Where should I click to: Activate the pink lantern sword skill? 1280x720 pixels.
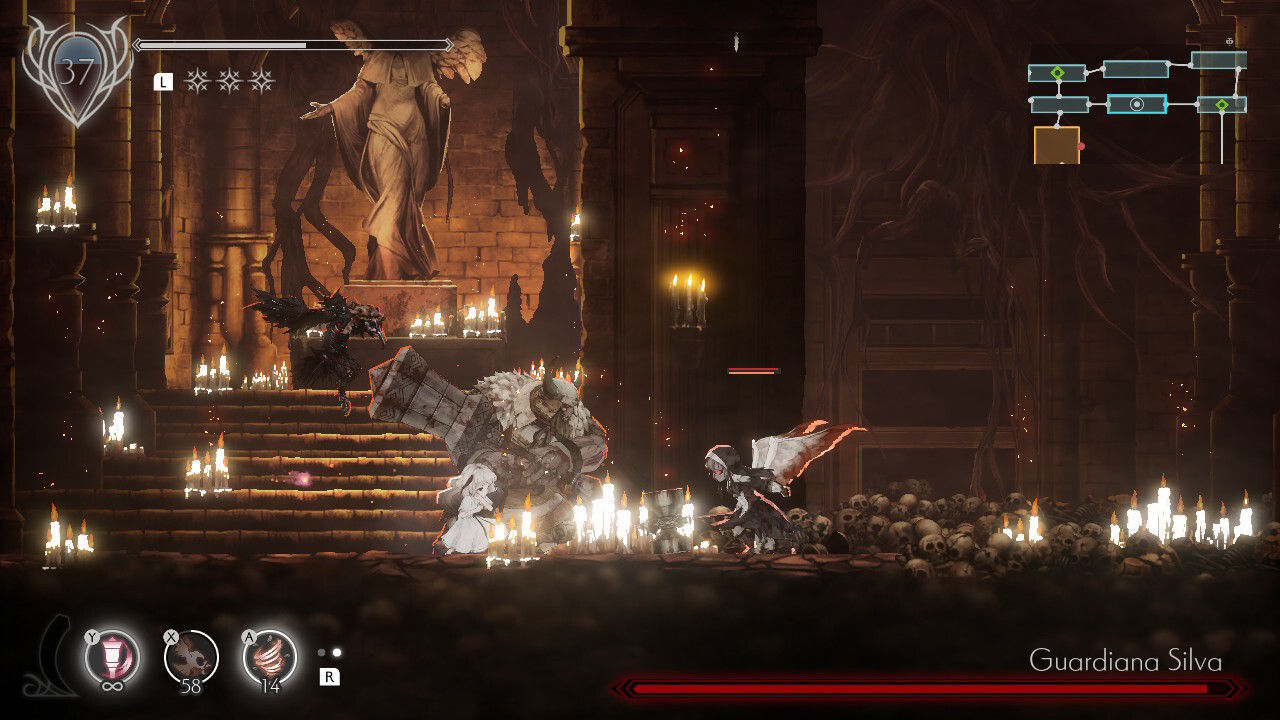pos(112,657)
